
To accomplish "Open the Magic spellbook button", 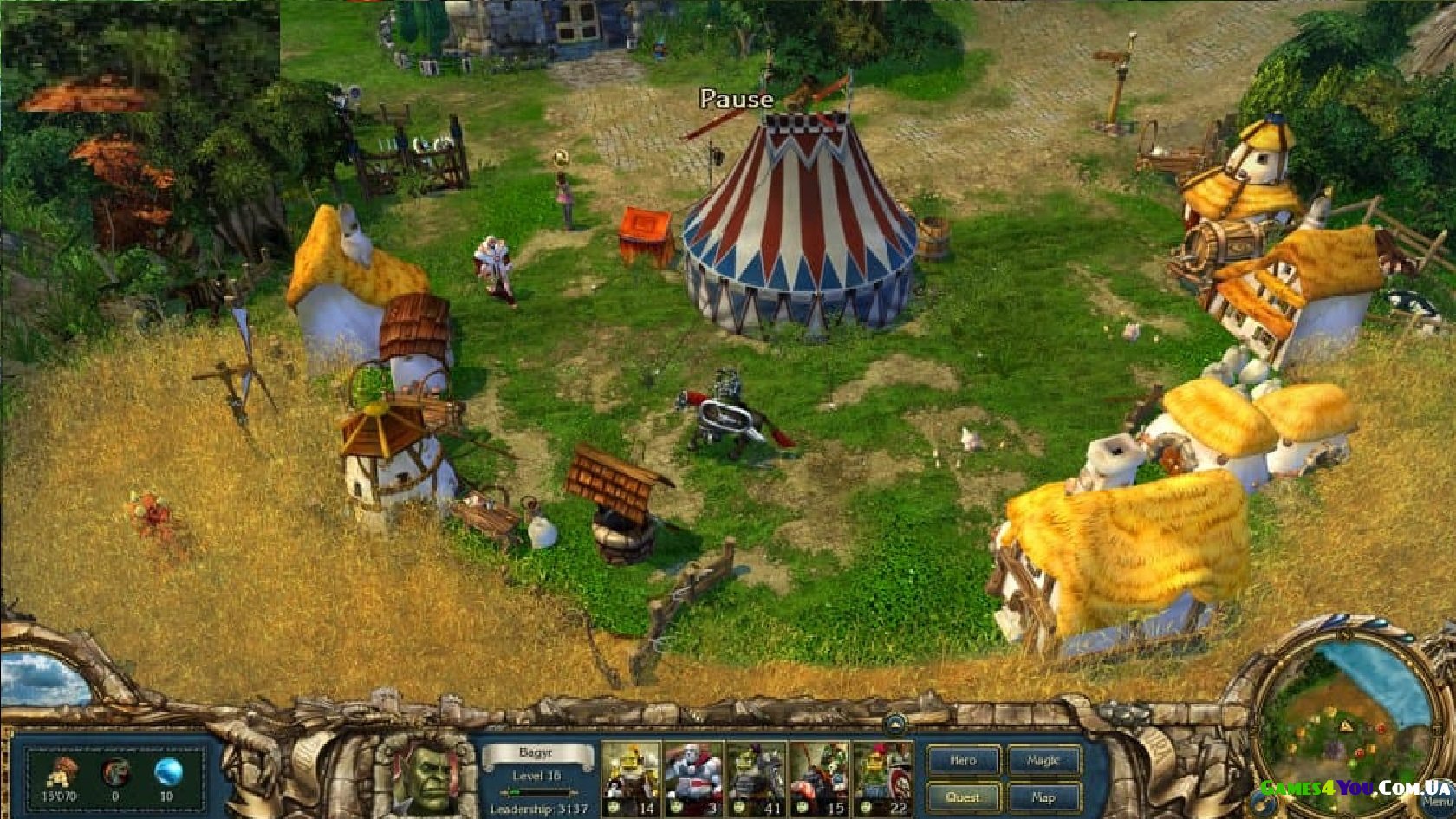I will pyautogui.click(x=1043, y=760).
